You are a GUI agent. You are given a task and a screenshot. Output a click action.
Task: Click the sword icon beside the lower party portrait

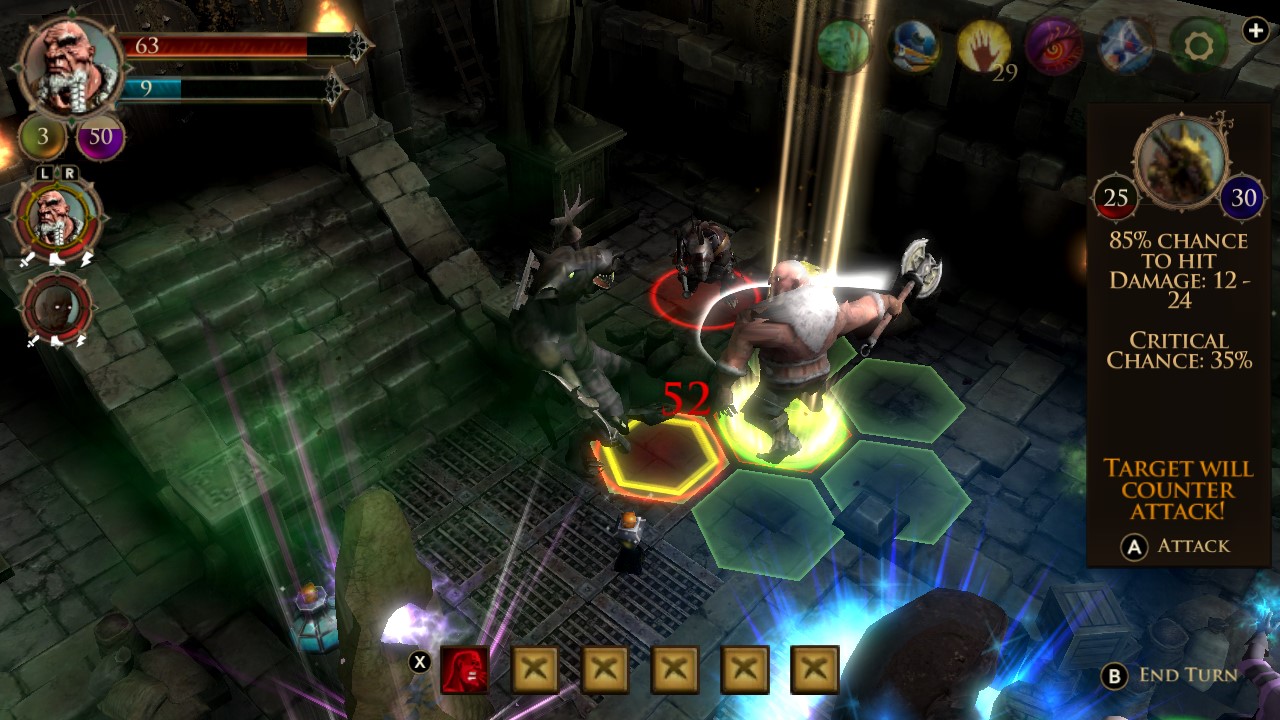point(31,339)
